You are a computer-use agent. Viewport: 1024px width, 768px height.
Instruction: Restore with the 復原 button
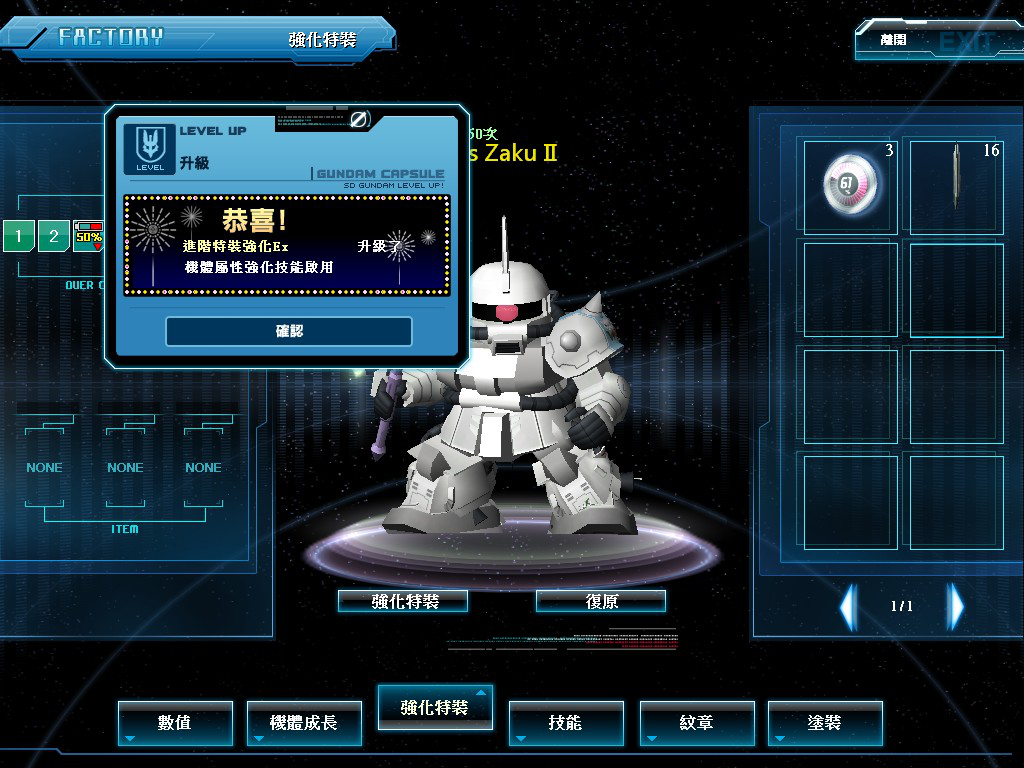click(x=601, y=601)
